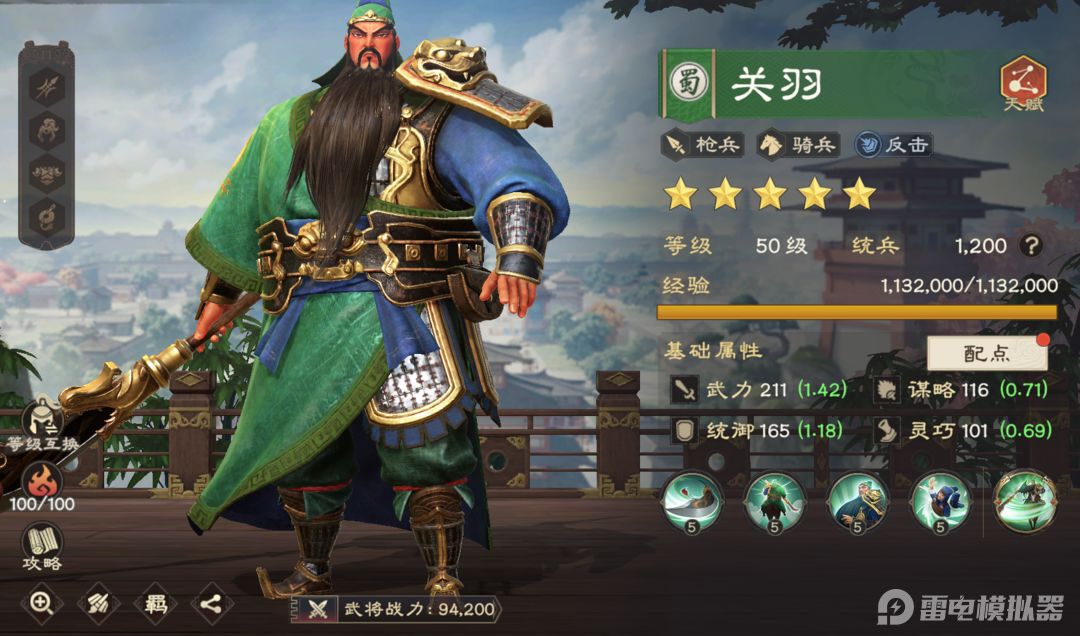Click the 蜀 faction emblem
Image resolution: width=1080 pixels, height=636 pixels.
pyautogui.click(x=689, y=83)
